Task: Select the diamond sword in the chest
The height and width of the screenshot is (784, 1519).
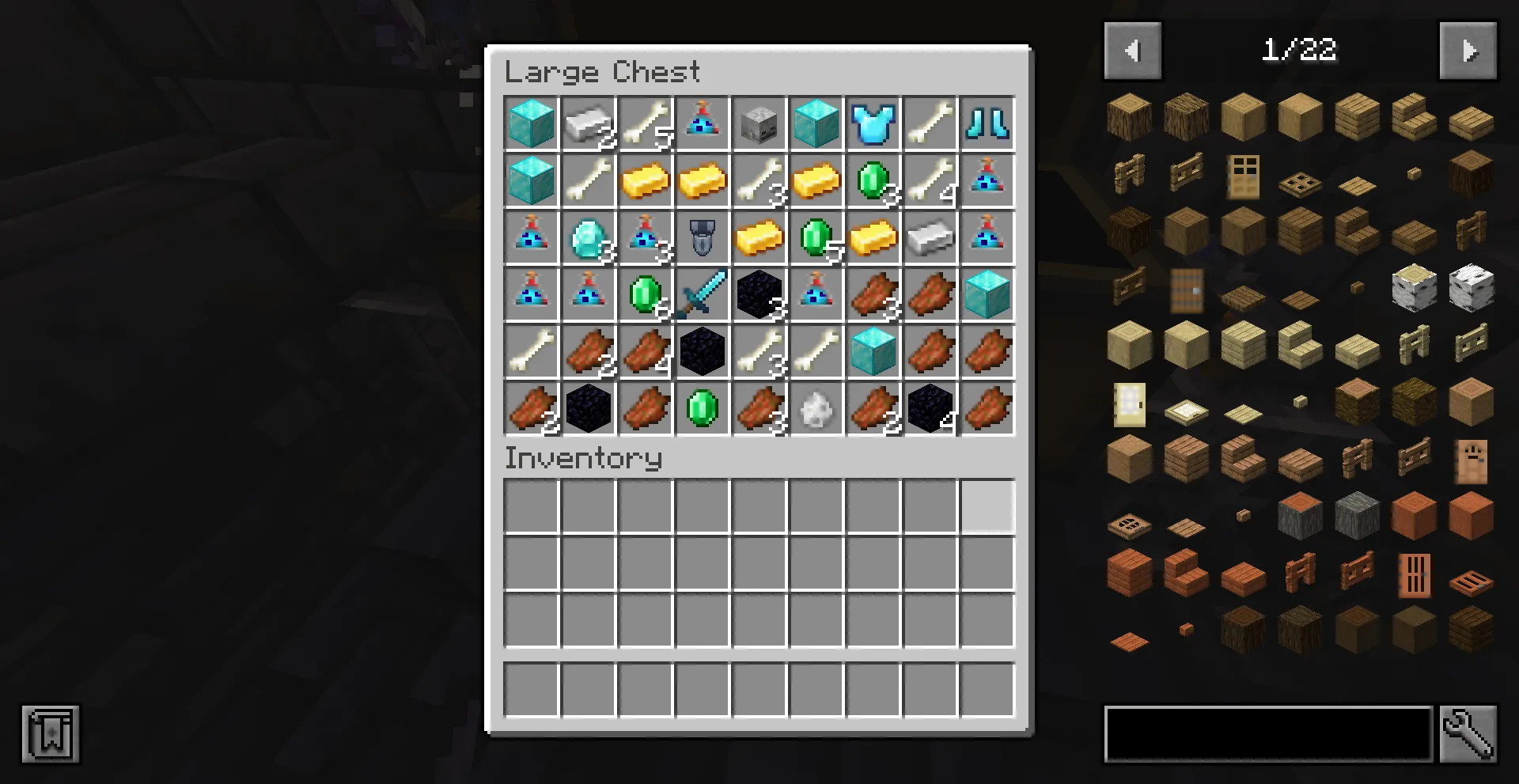Action: pos(703,294)
